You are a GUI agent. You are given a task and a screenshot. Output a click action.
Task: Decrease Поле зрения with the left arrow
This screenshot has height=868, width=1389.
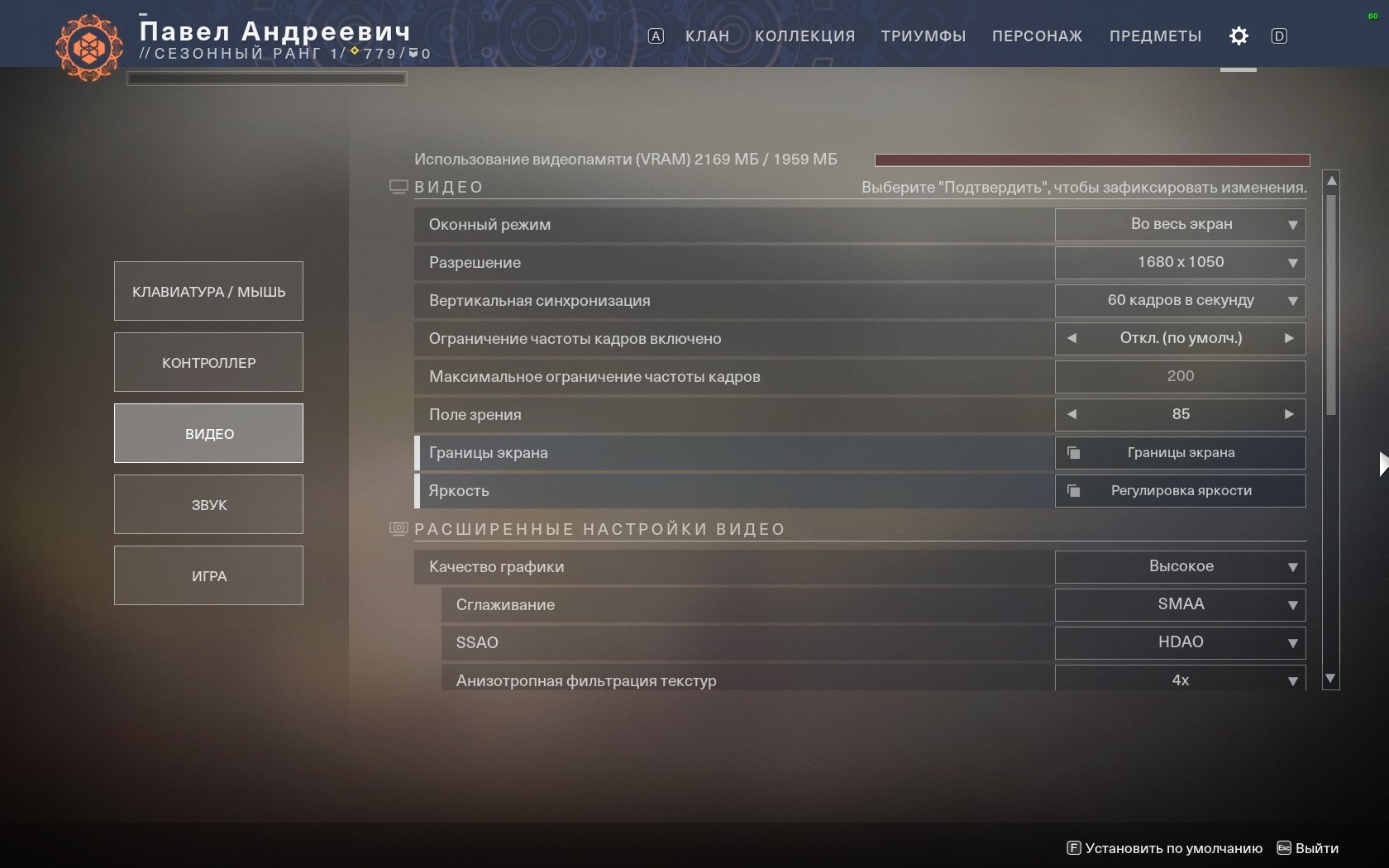tap(1072, 414)
